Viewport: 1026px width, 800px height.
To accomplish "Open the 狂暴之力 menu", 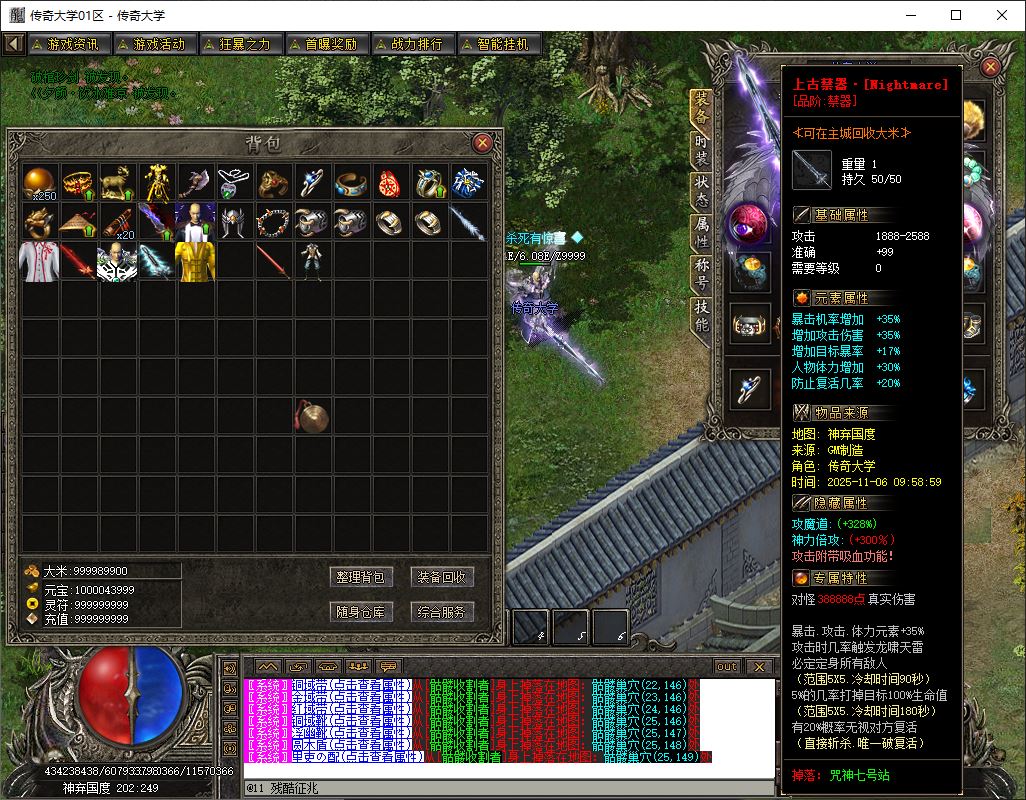I will (x=239, y=44).
